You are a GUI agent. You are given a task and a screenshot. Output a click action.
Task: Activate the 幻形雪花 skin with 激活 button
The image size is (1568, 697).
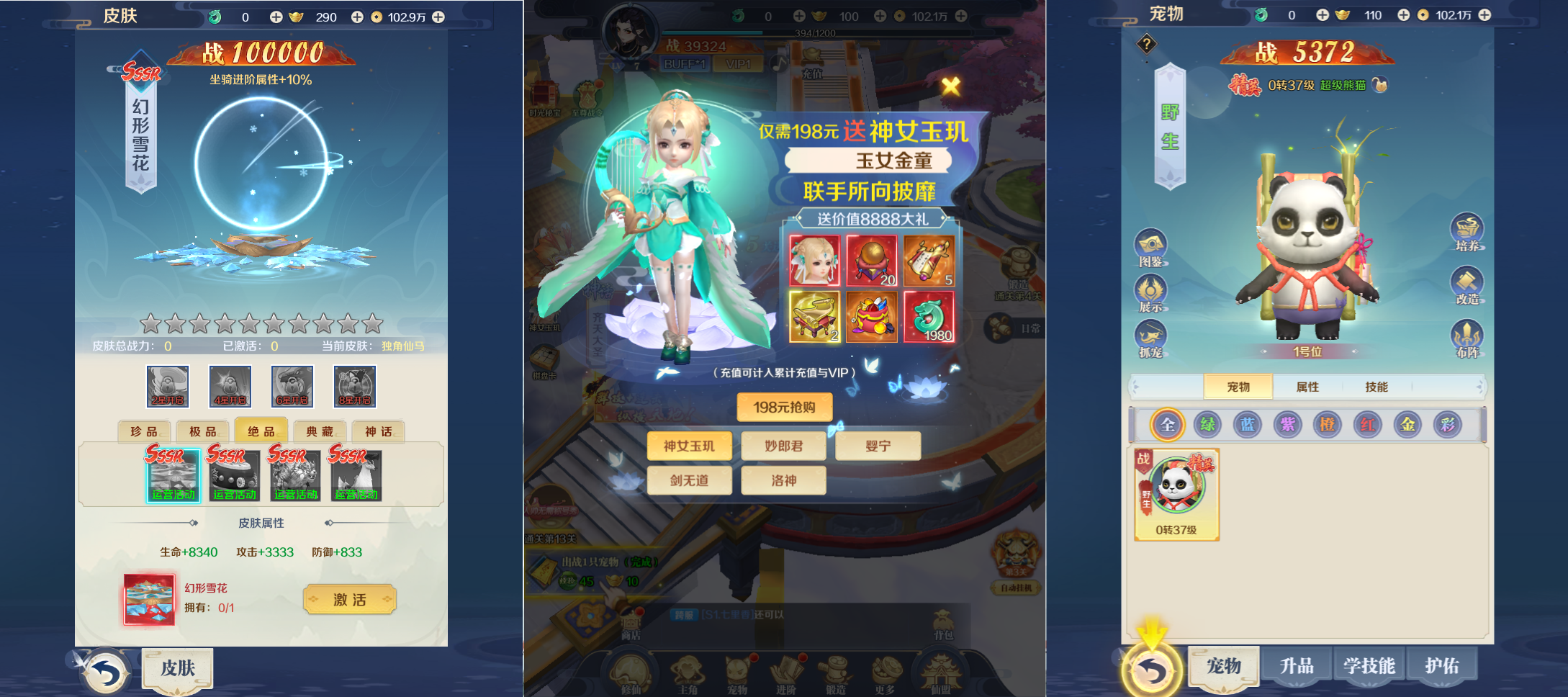(350, 599)
